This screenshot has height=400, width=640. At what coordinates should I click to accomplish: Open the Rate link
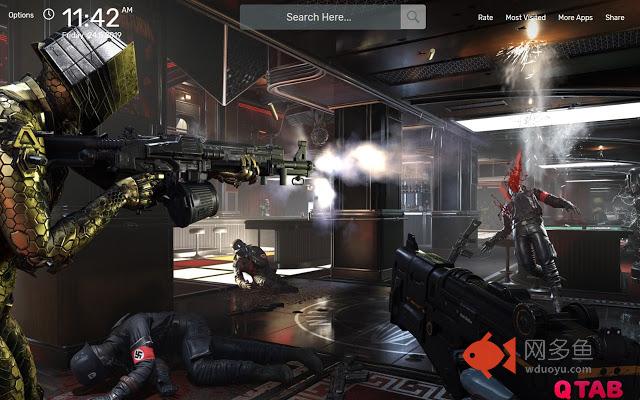485,17
